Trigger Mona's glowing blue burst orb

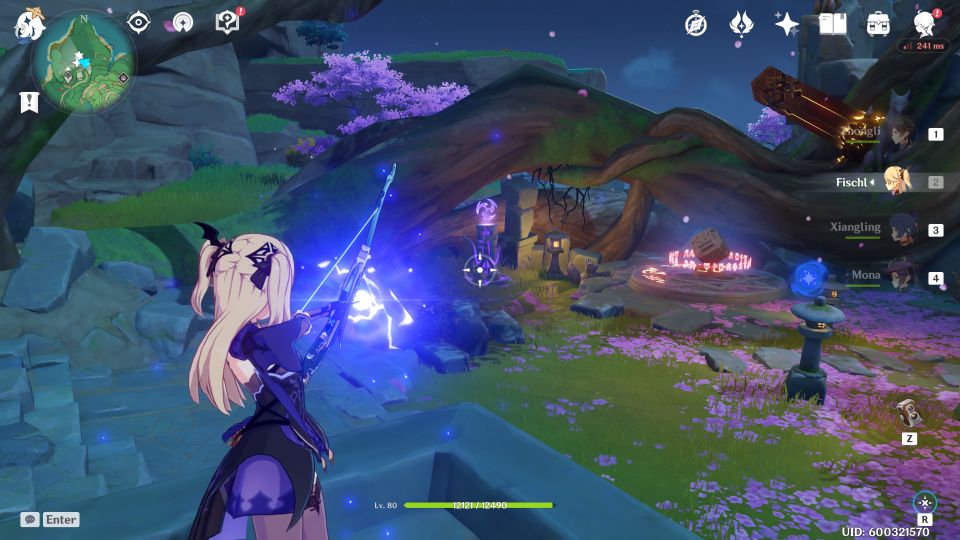click(x=808, y=279)
